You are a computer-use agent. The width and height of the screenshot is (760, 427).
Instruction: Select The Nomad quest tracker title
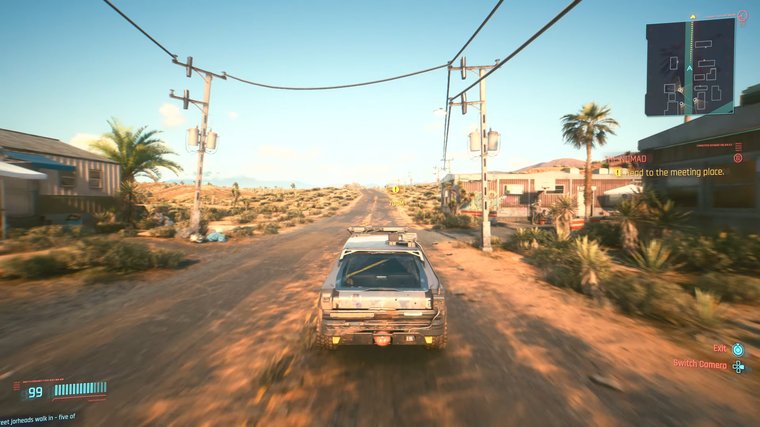click(629, 158)
